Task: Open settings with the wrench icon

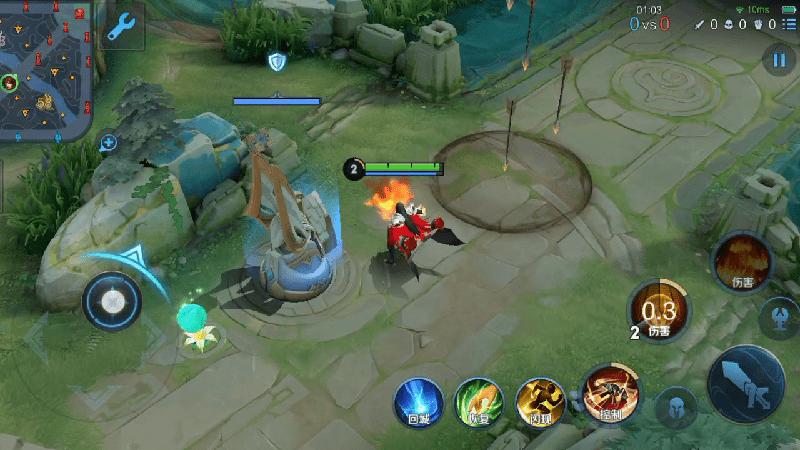Action: click(122, 27)
